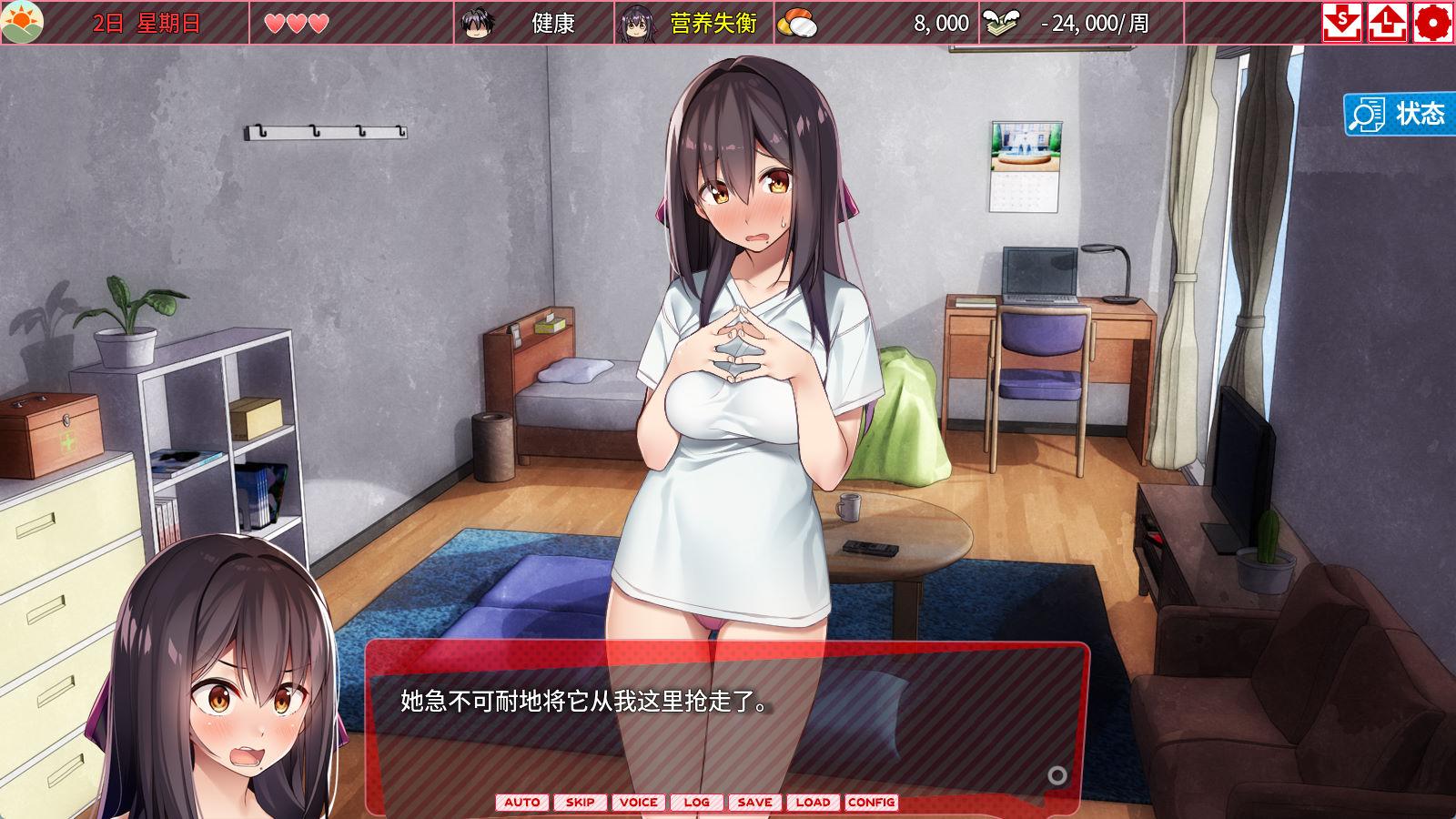The width and height of the screenshot is (1456, 819).
Task: Open the SAVE menu from the dialogue bar
Action: [x=754, y=802]
